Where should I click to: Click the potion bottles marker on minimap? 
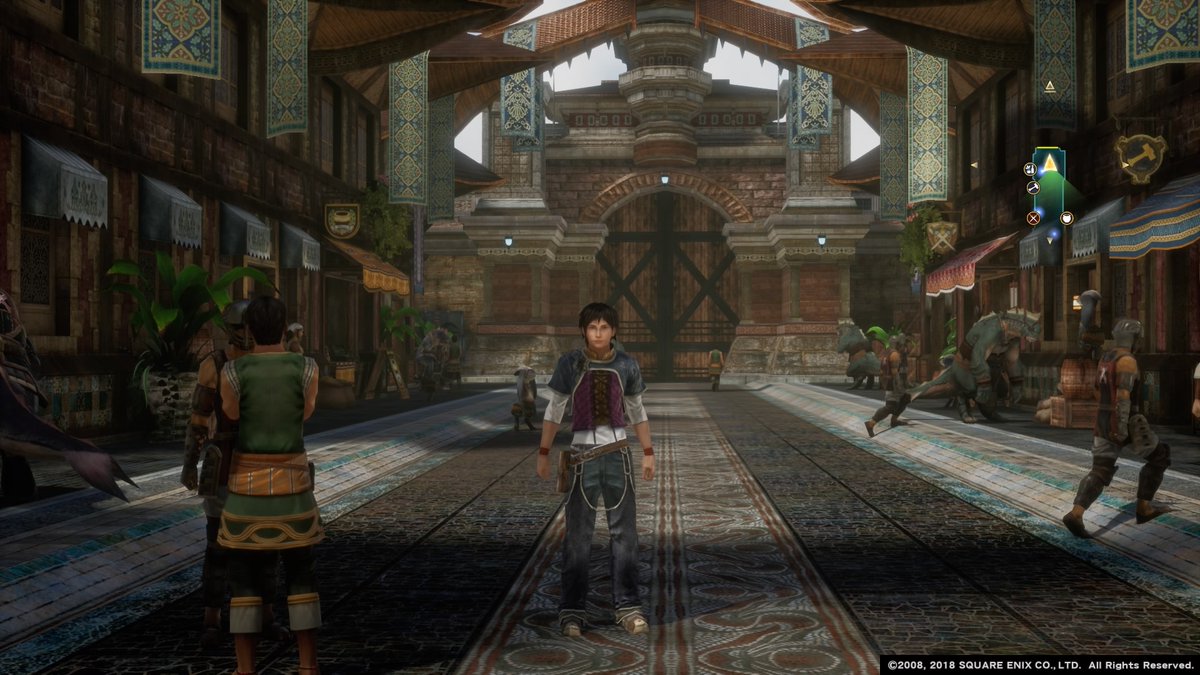click(x=1028, y=169)
